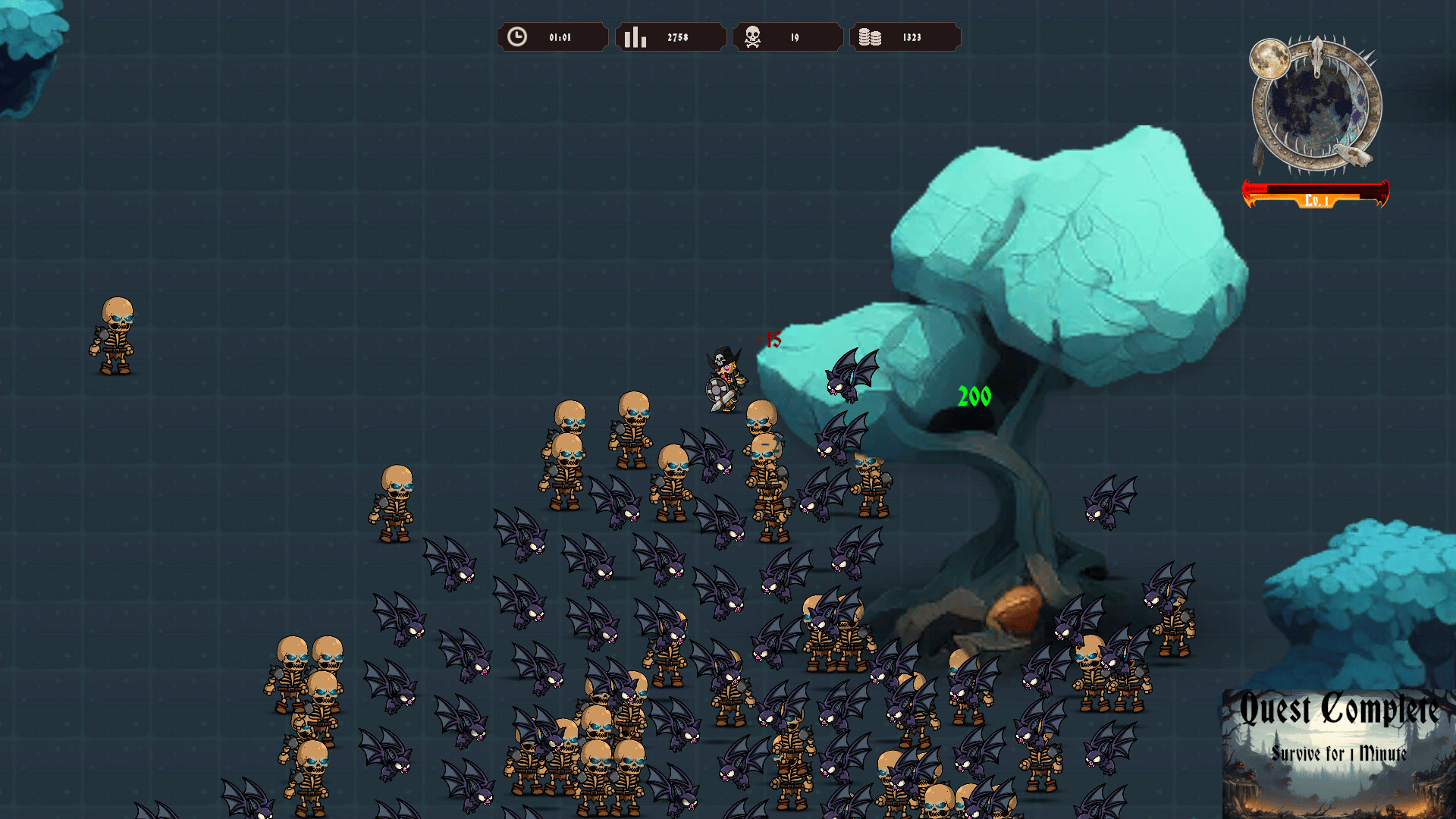Click the moon dial emblem
The image size is (1456, 819).
point(1316,104)
